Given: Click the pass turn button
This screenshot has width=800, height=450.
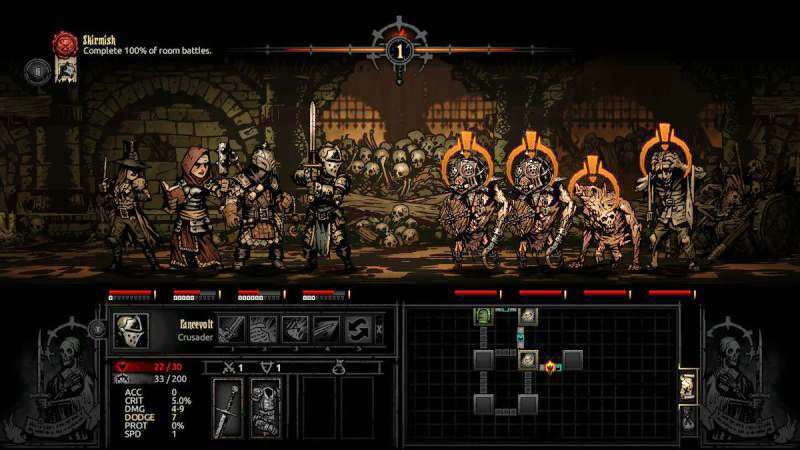Looking at the screenshot, I should (x=379, y=329).
